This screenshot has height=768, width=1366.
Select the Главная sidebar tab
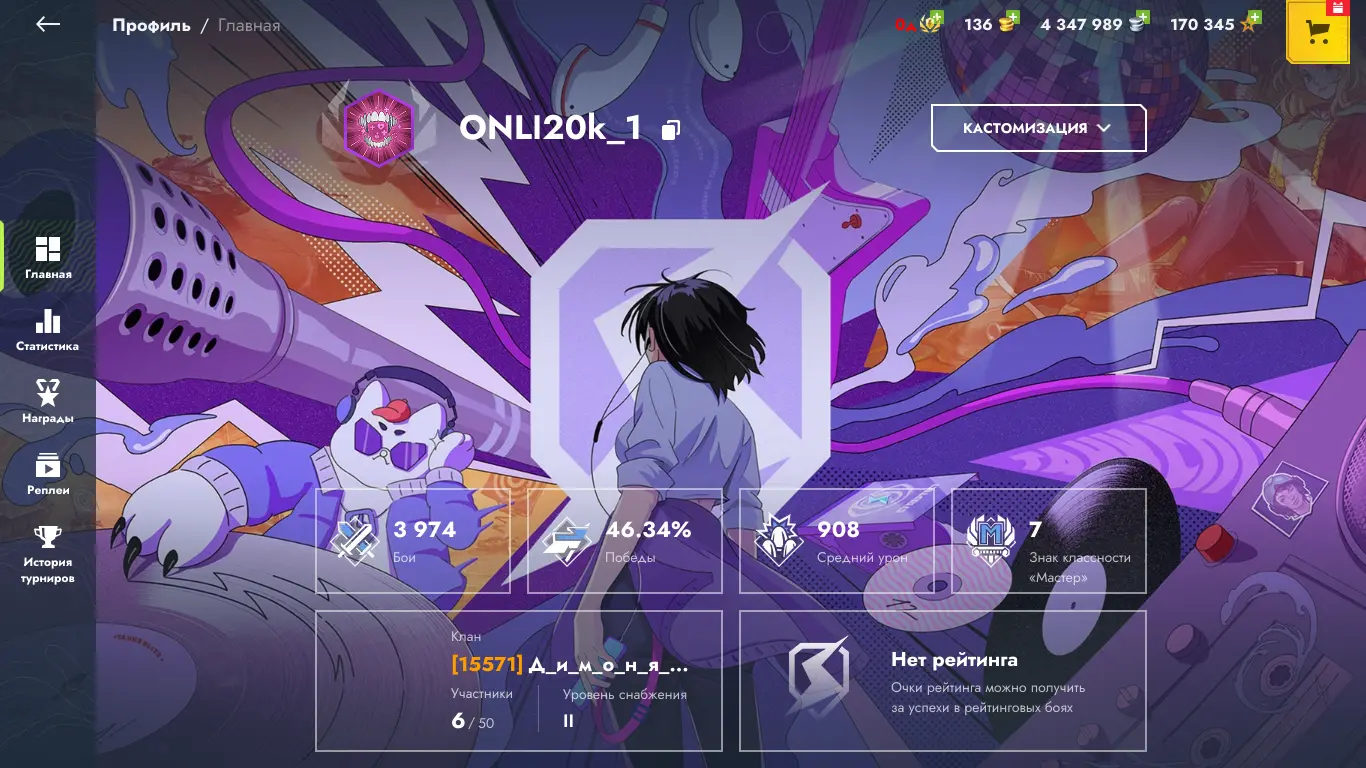(x=47, y=257)
